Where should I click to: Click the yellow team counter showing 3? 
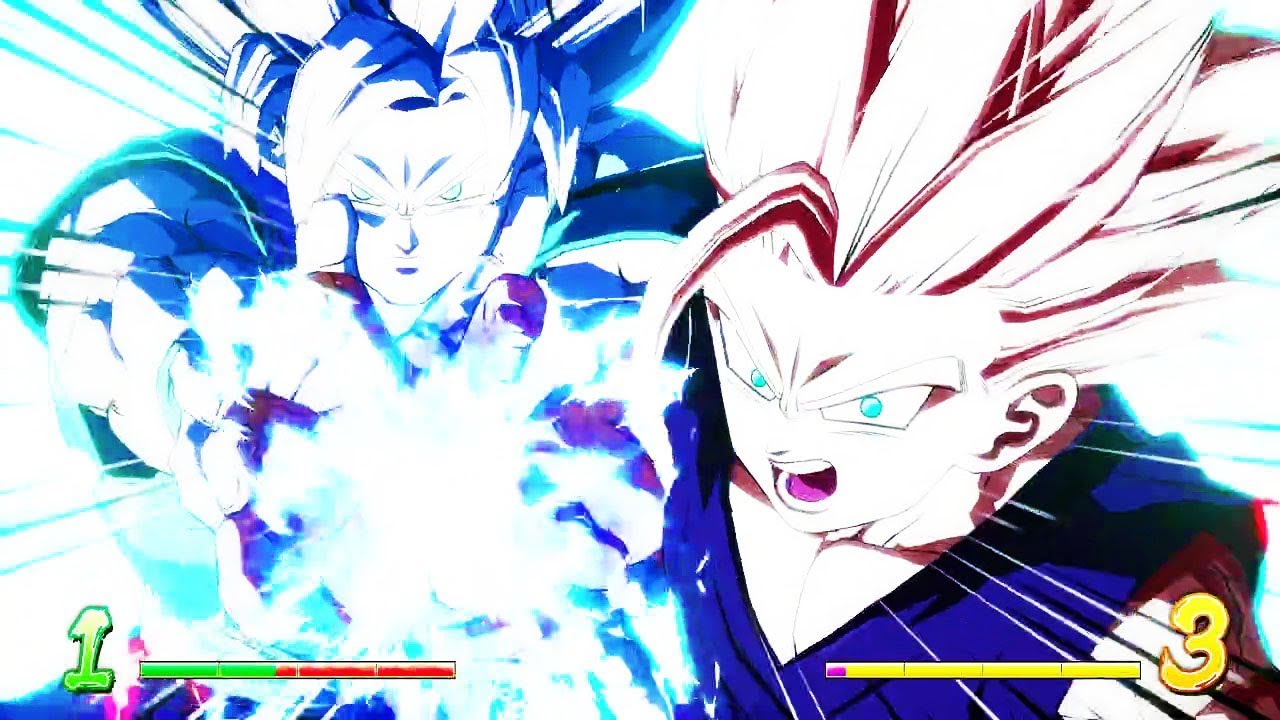[1195, 645]
